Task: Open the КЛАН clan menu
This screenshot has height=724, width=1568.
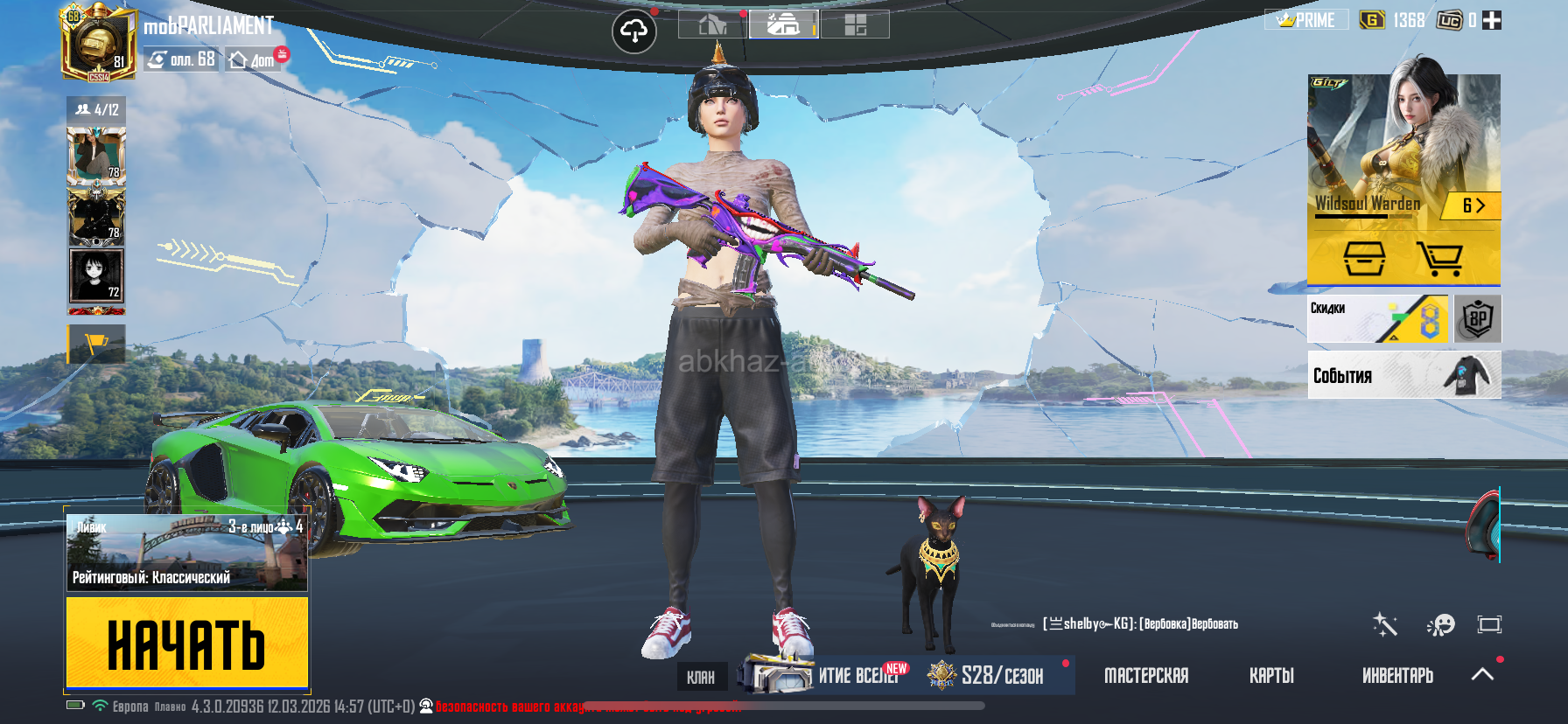Action: 701,677
